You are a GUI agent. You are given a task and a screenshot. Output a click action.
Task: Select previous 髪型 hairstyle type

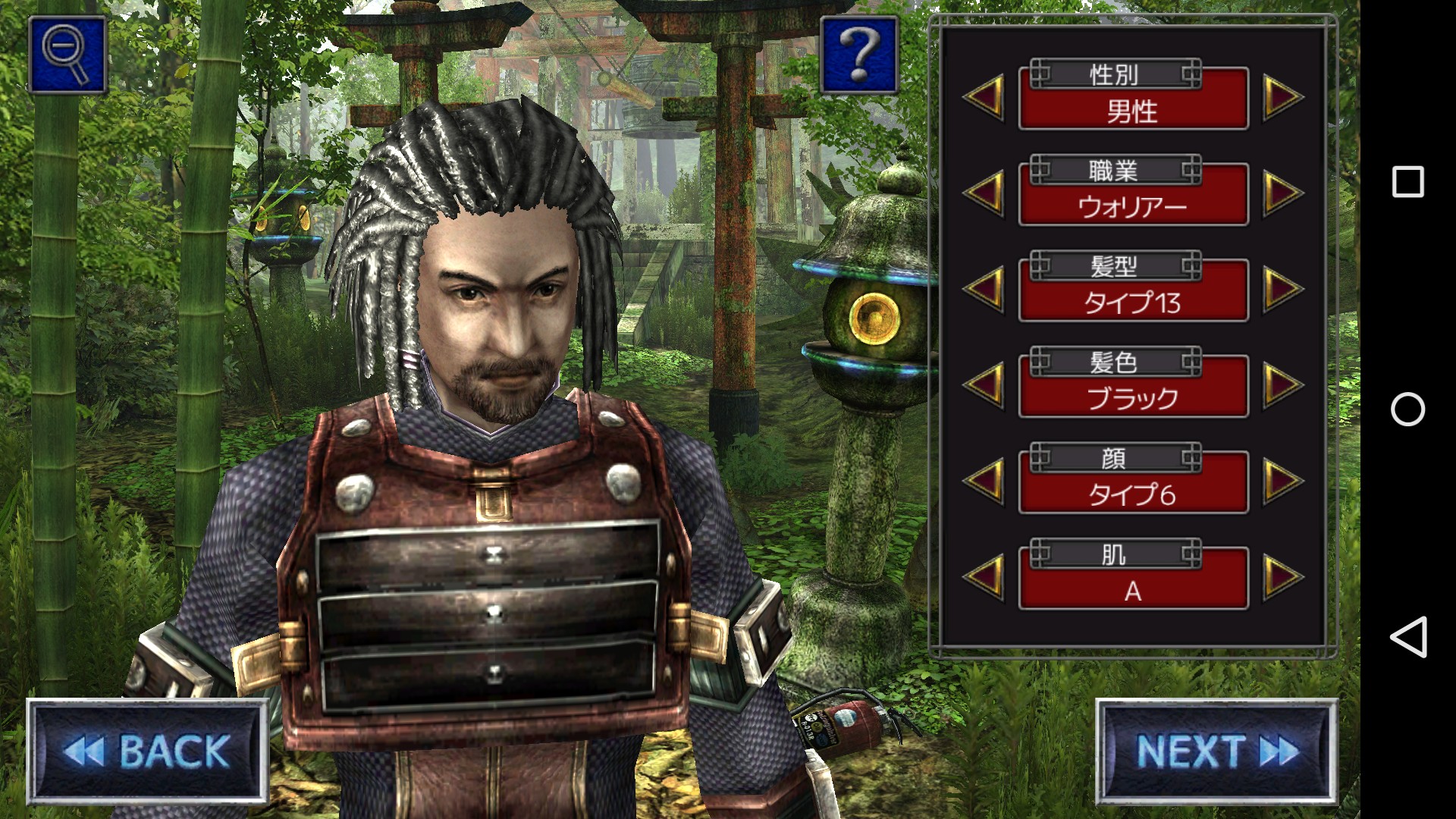[985, 289]
